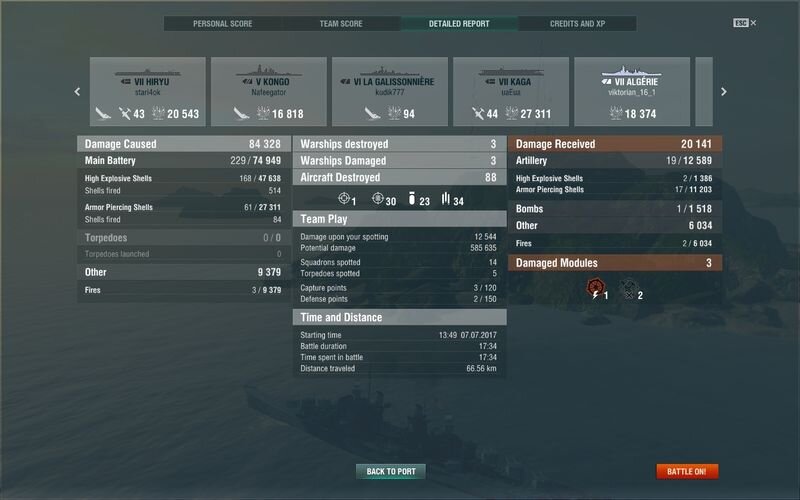Show previous ships with the left arrow

[78, 92]
